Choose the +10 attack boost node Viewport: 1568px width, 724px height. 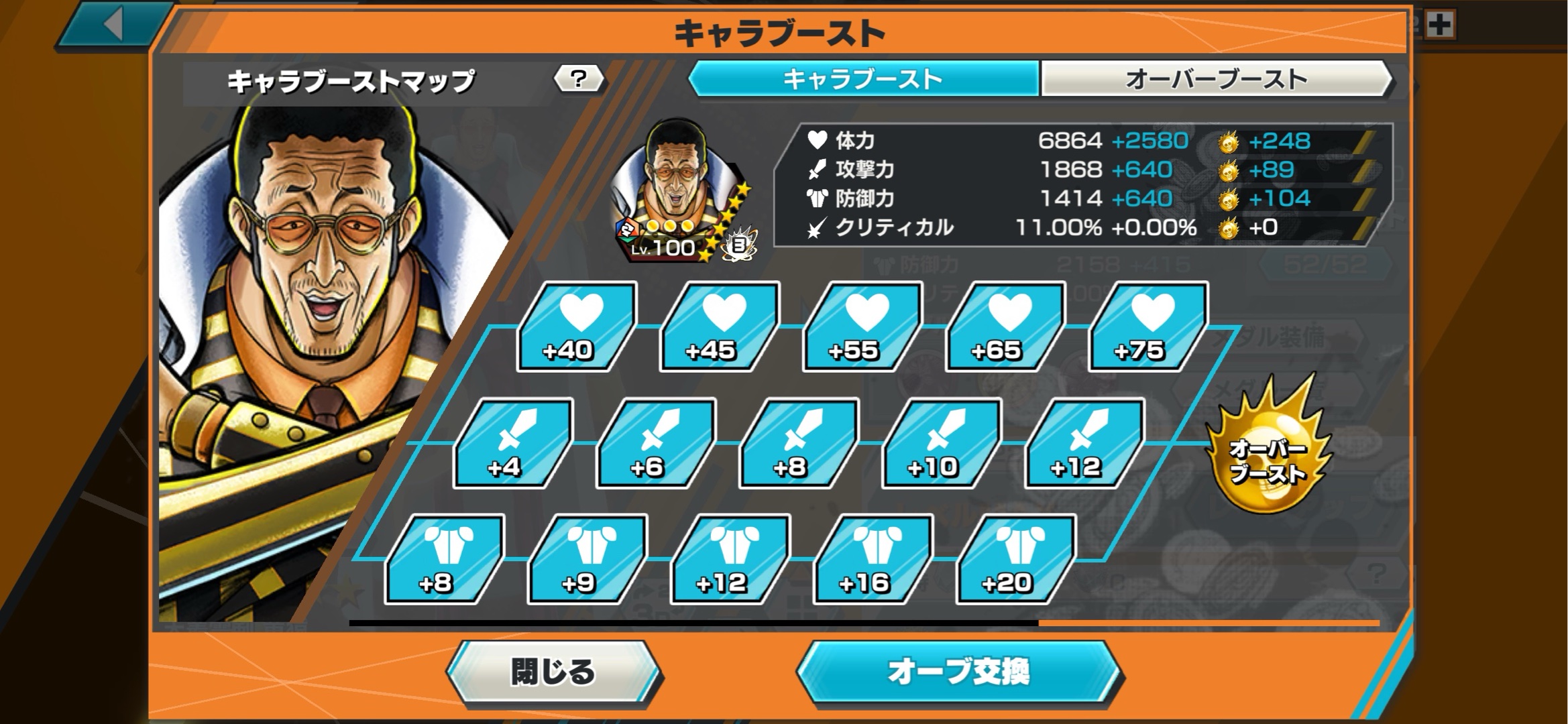(x=941, y=443)
